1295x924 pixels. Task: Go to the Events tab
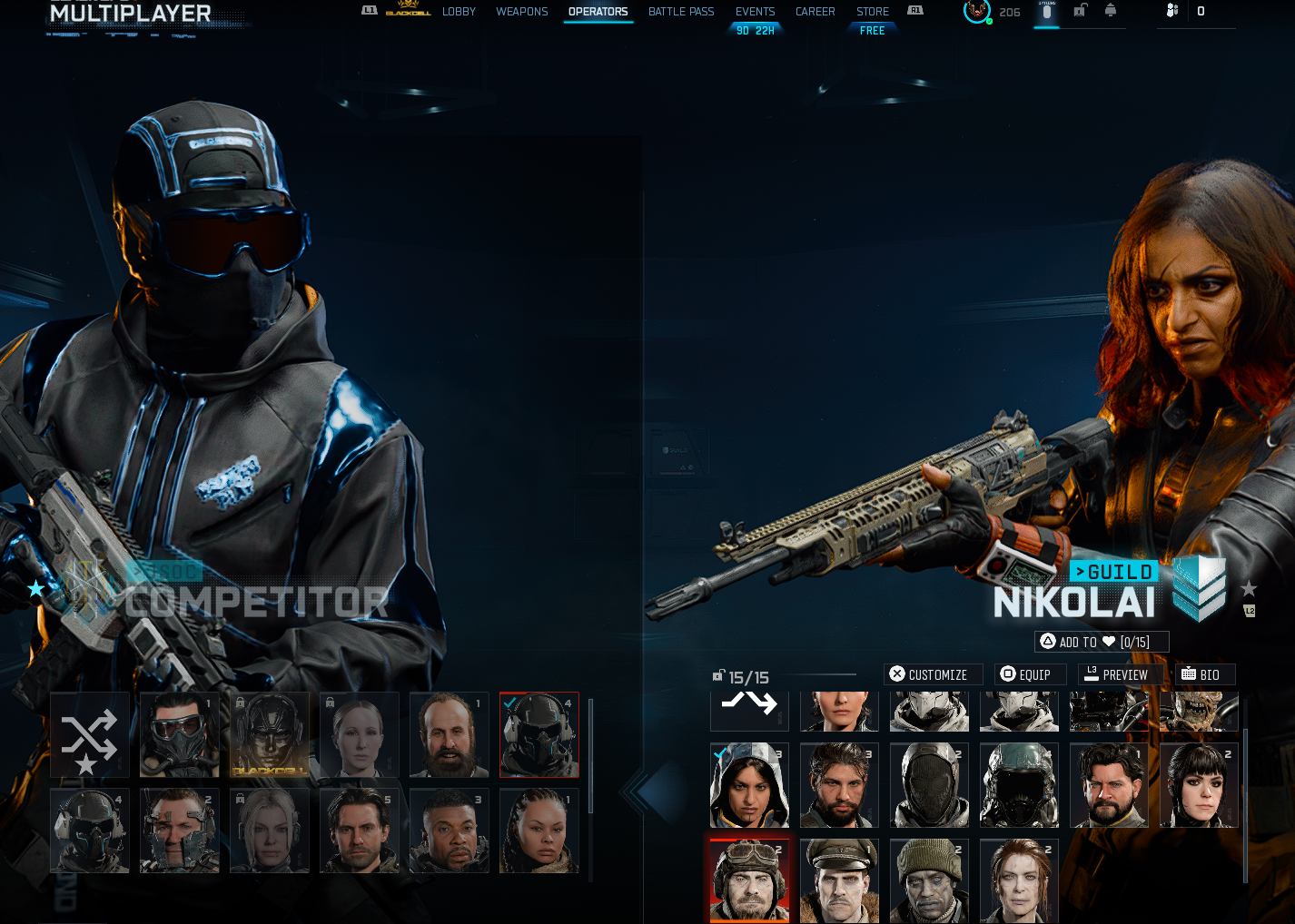pyautogui.click(x=755, y=12)
